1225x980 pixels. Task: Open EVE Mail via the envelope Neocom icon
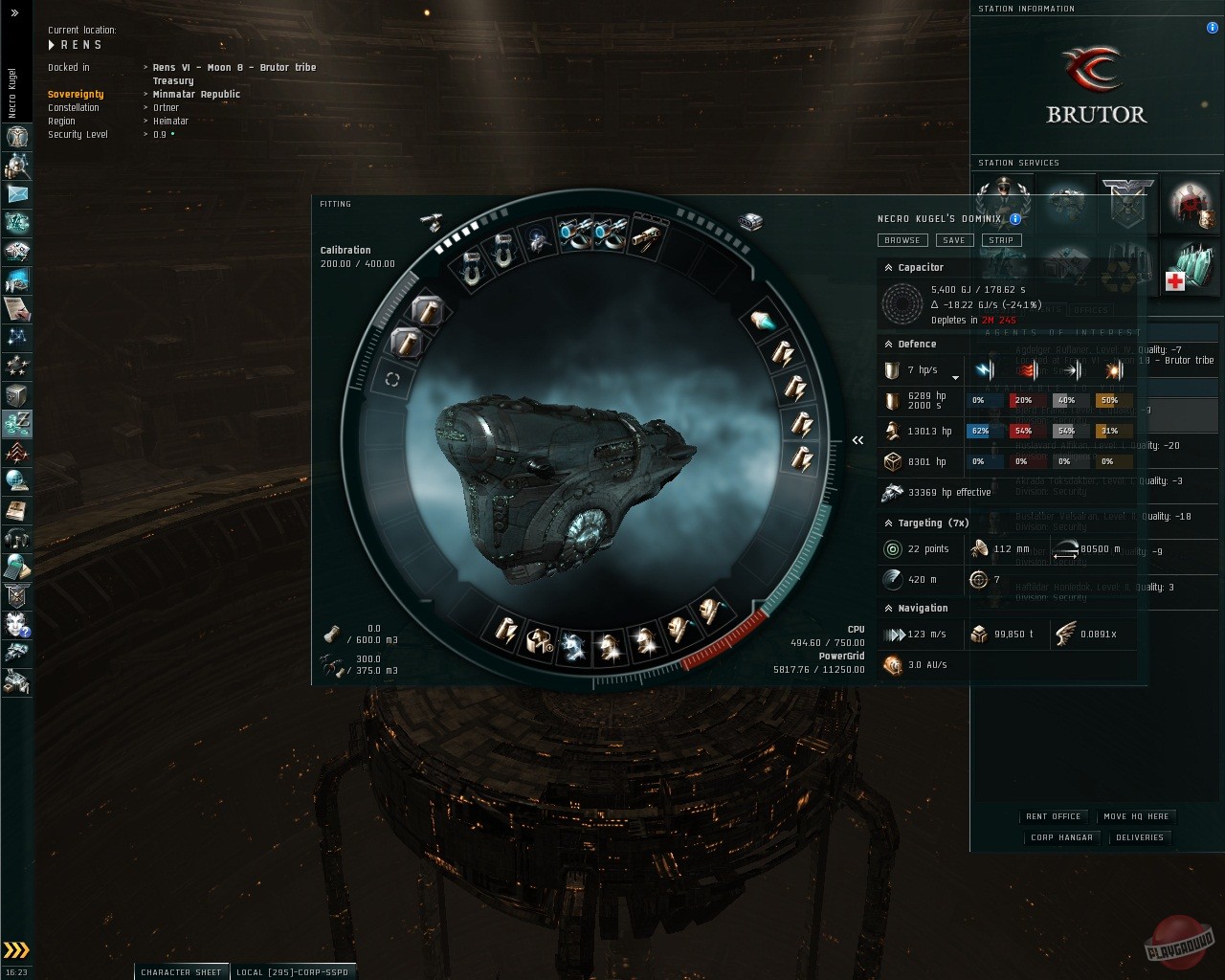[x=16, y=195]
